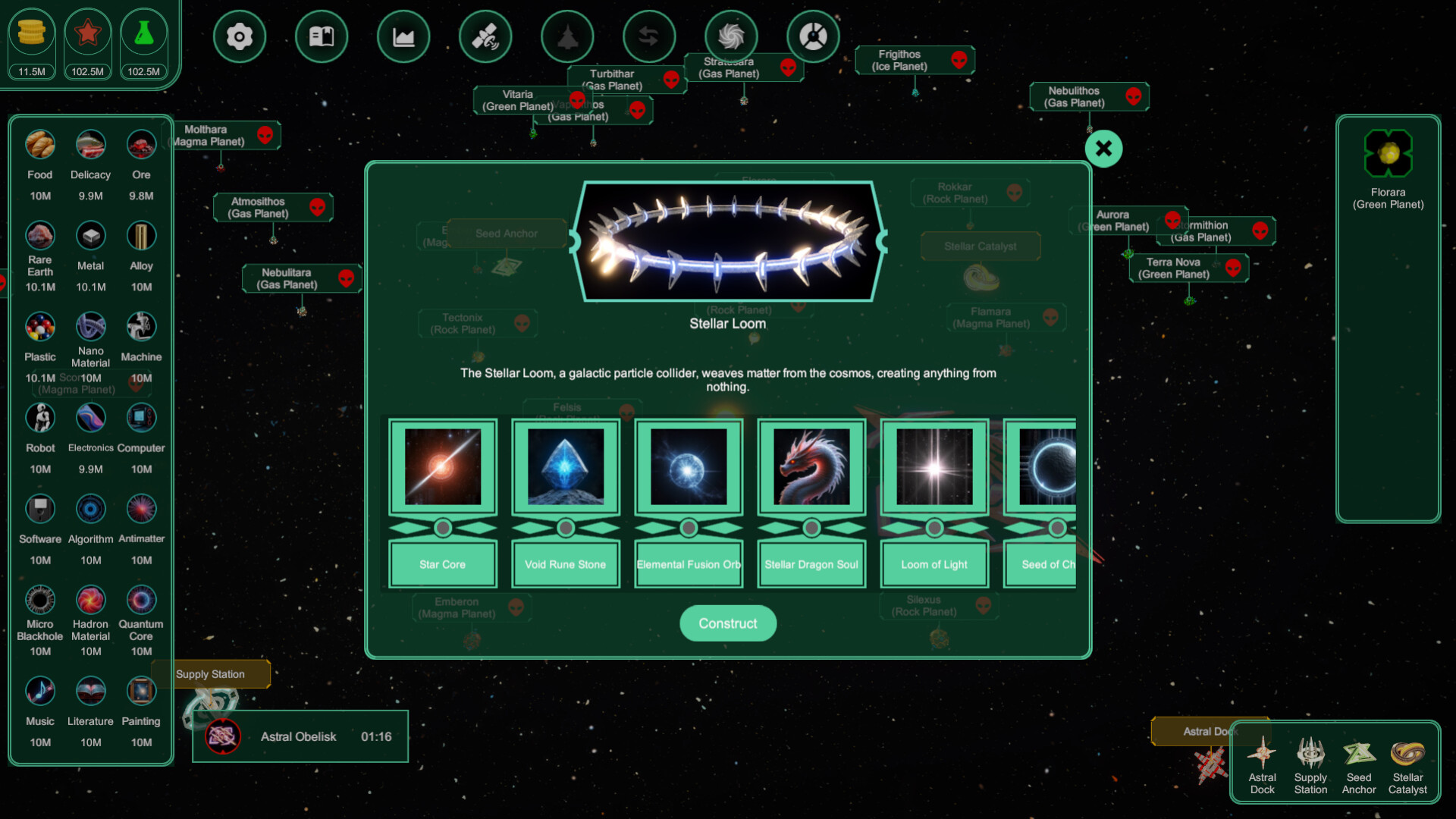Open the Nebulithos (Gas Planet) label
1456x819 pixels.
[1080, 96]
